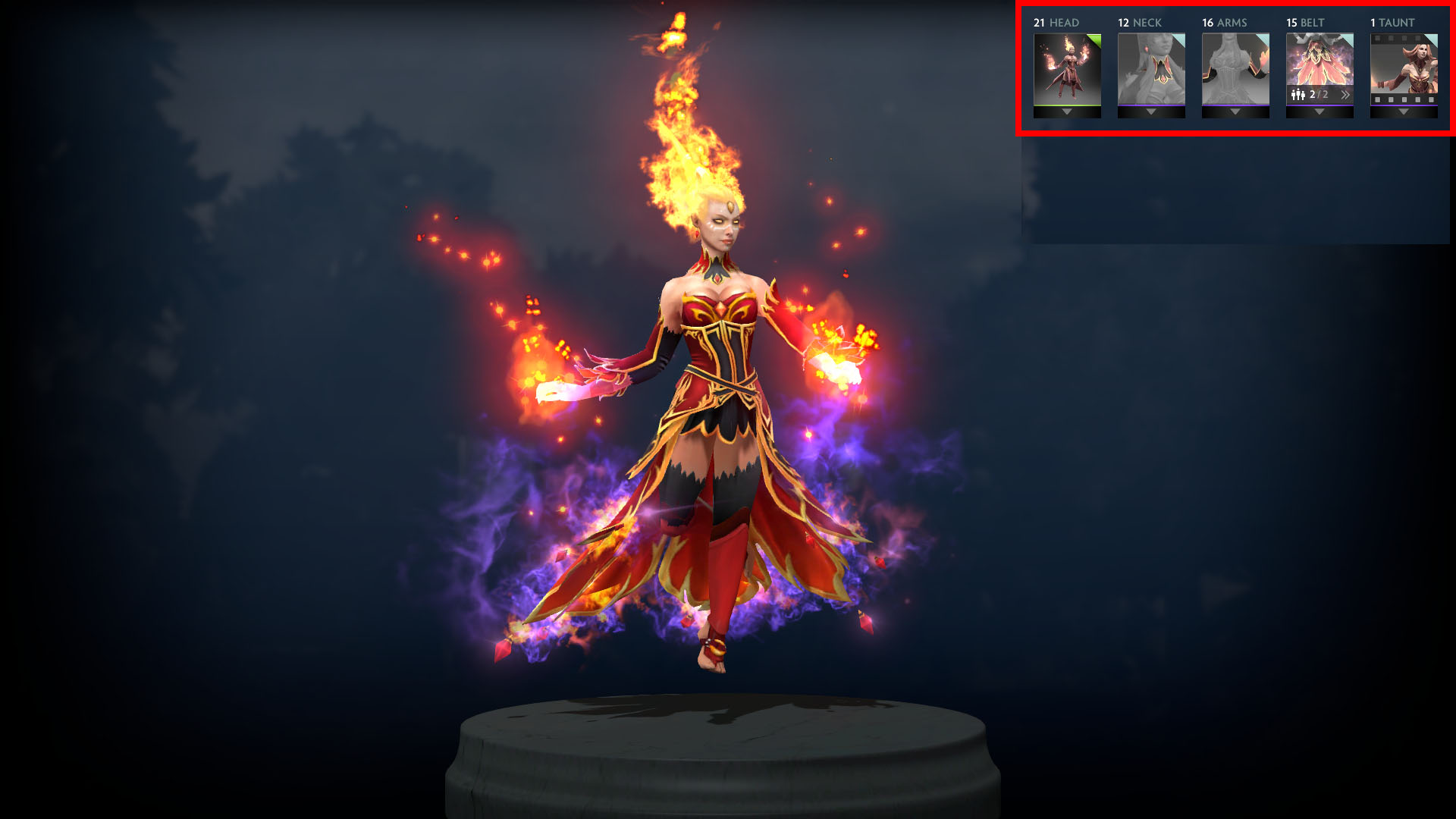Expand the TAUNT slot dropdown arrow
Viewport: 1456px width, 819px height.
tap(1404, 111)
